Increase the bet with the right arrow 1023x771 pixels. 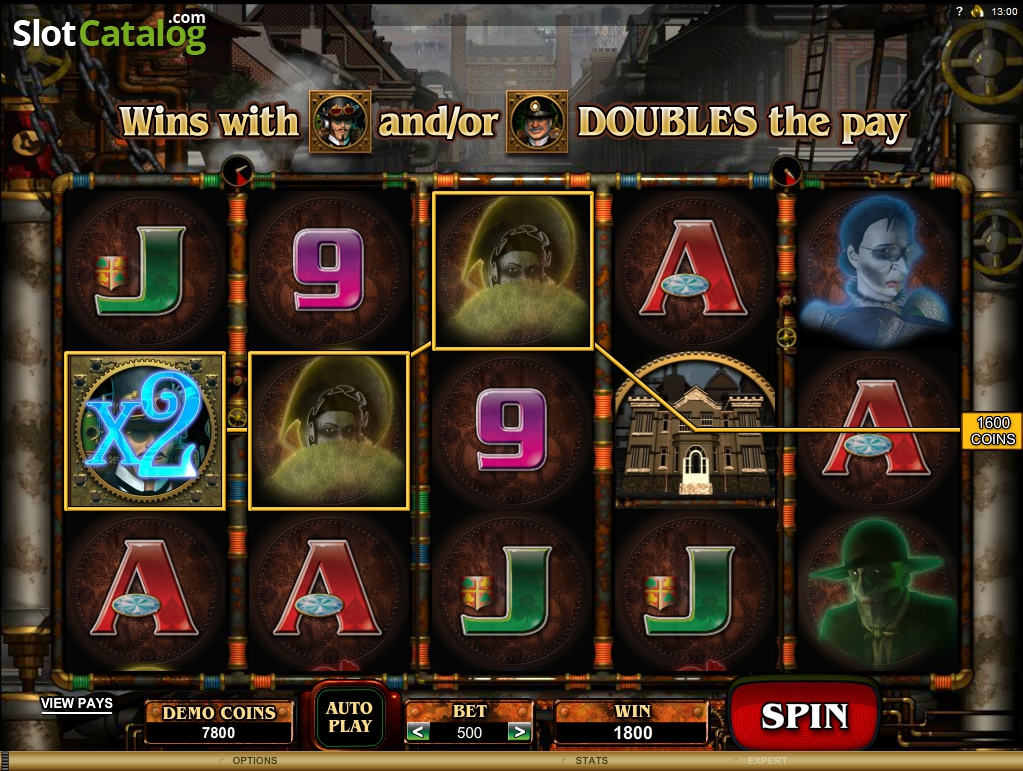pos(518,732)
